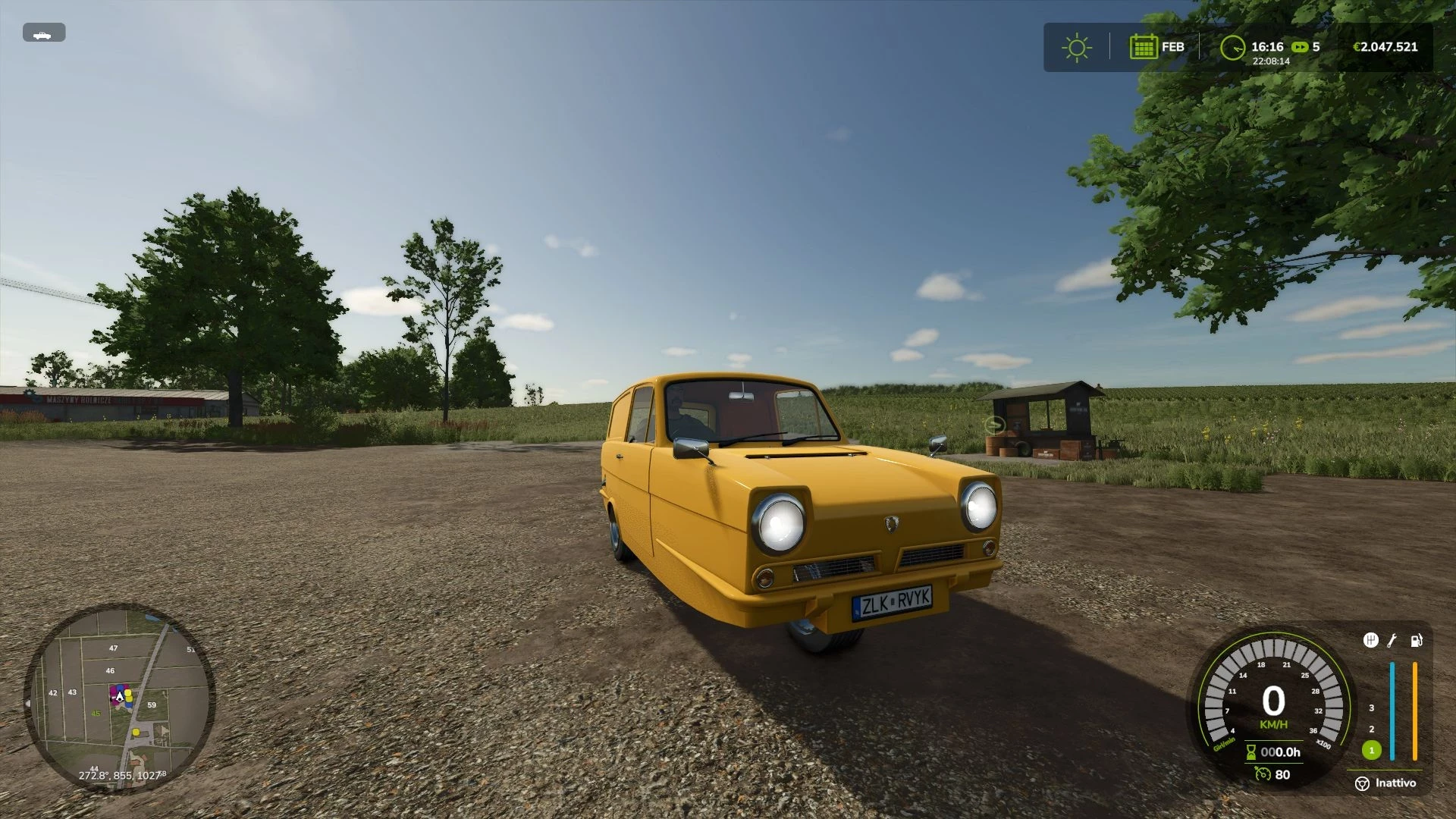Click the 000.0h operating hours counter
This screenshot has width=1456, height=819.
click(x=1280, y=752)
